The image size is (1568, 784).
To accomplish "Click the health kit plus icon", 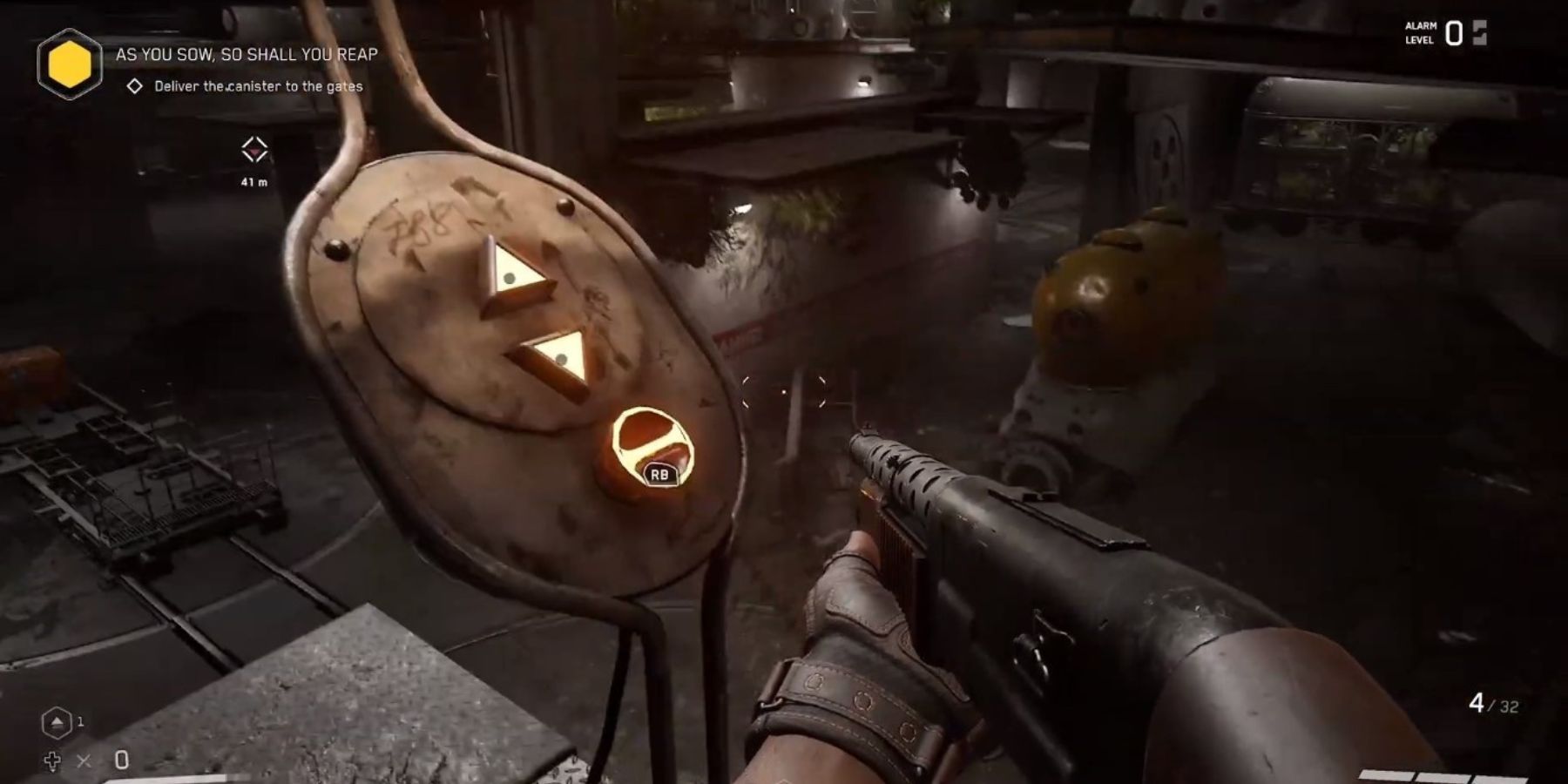I will (x=54, y=760).
